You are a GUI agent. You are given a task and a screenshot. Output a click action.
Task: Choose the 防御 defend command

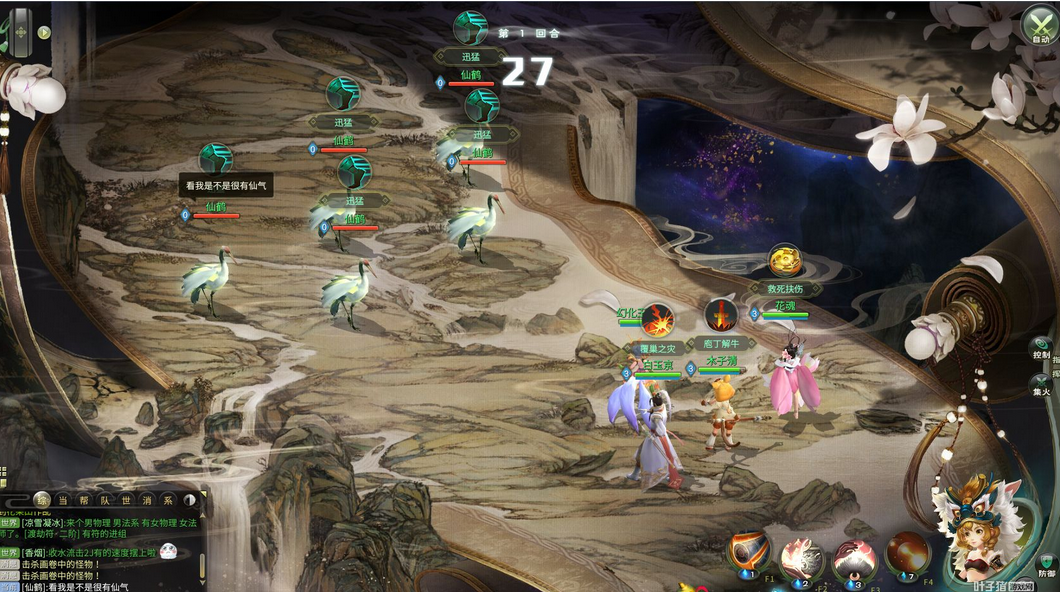coord(1046,562)
